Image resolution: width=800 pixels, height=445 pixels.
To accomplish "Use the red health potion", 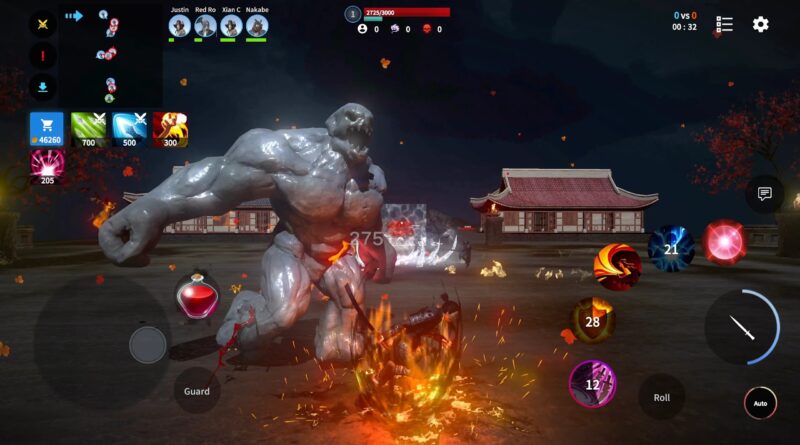I will pos(197,298).
